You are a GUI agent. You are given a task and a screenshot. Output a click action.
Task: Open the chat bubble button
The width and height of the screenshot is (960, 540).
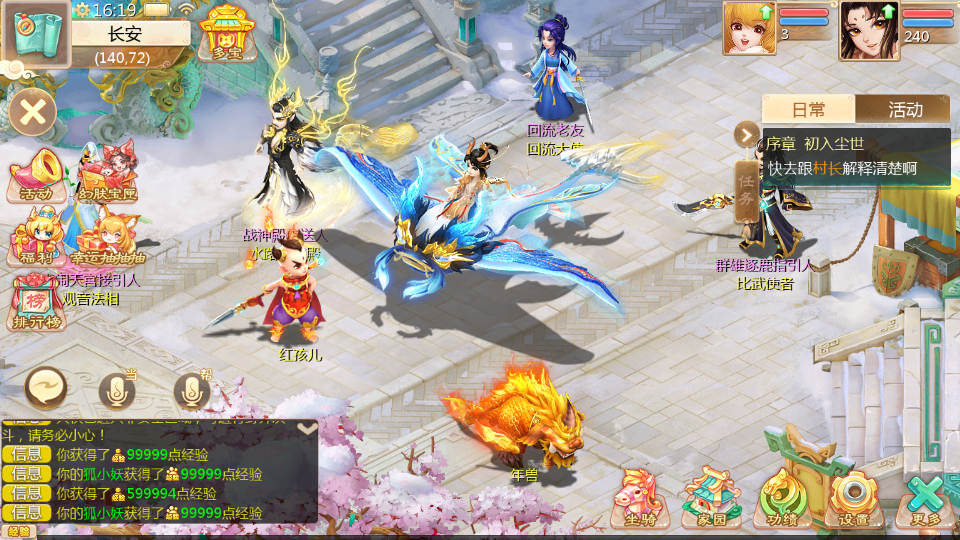point(46,387)
